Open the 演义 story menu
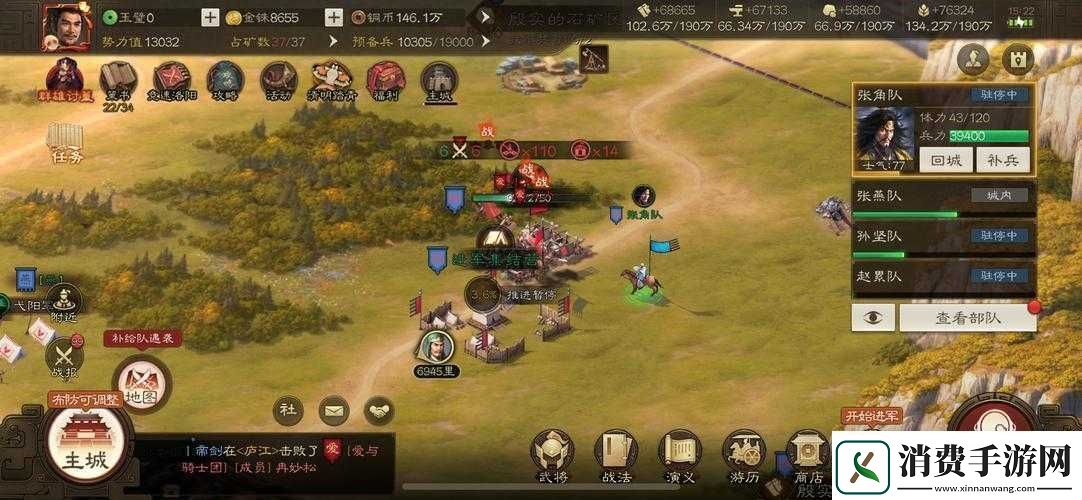The height and width of the screenshot is (500, 1082). [680, 455]
